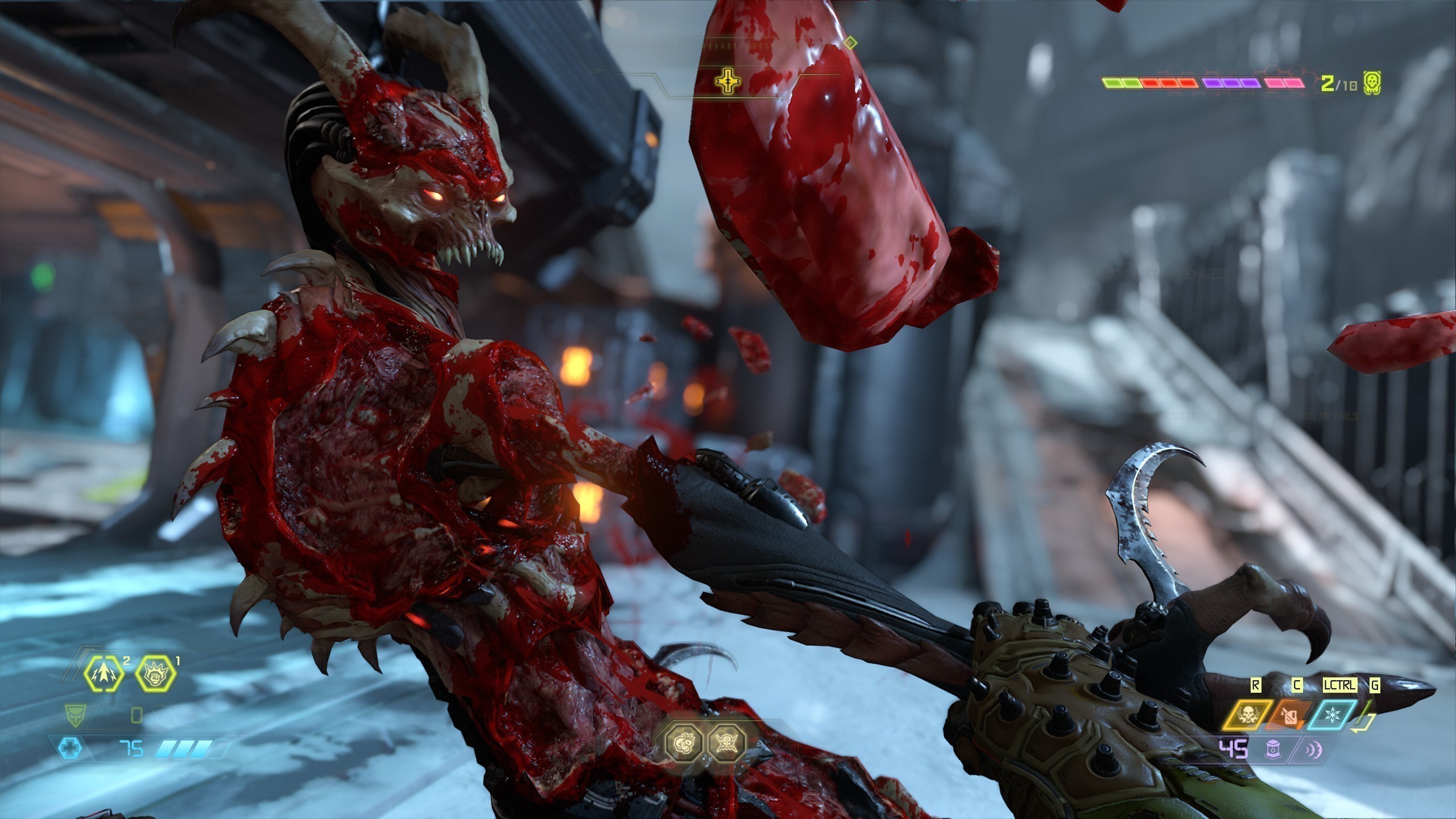Viewport: 1456px width, 819px height.
Task: Click the green demon skull kill-counter icon
Action: 1372,84
